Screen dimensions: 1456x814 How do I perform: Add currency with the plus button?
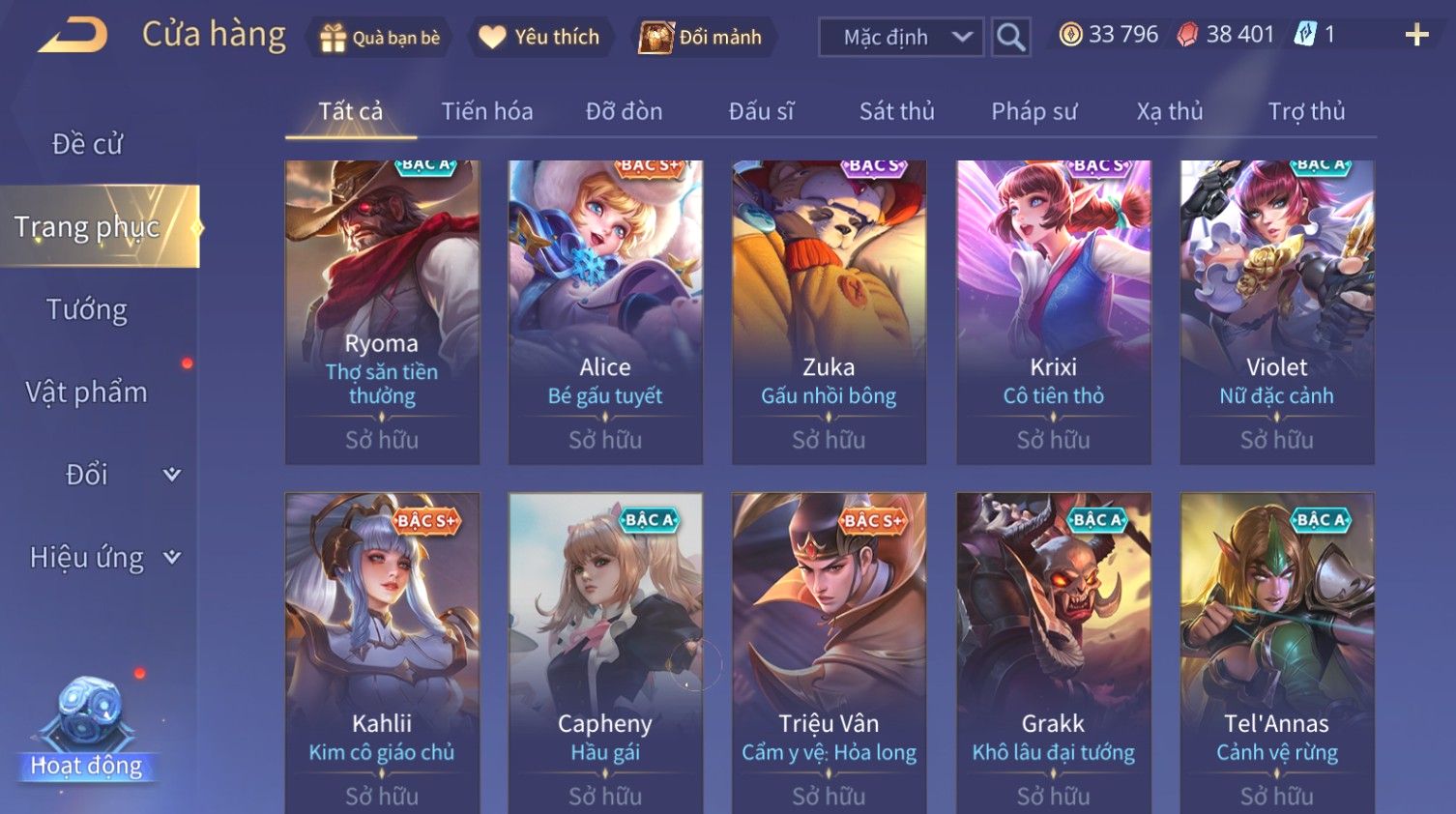pos(1416,36)
